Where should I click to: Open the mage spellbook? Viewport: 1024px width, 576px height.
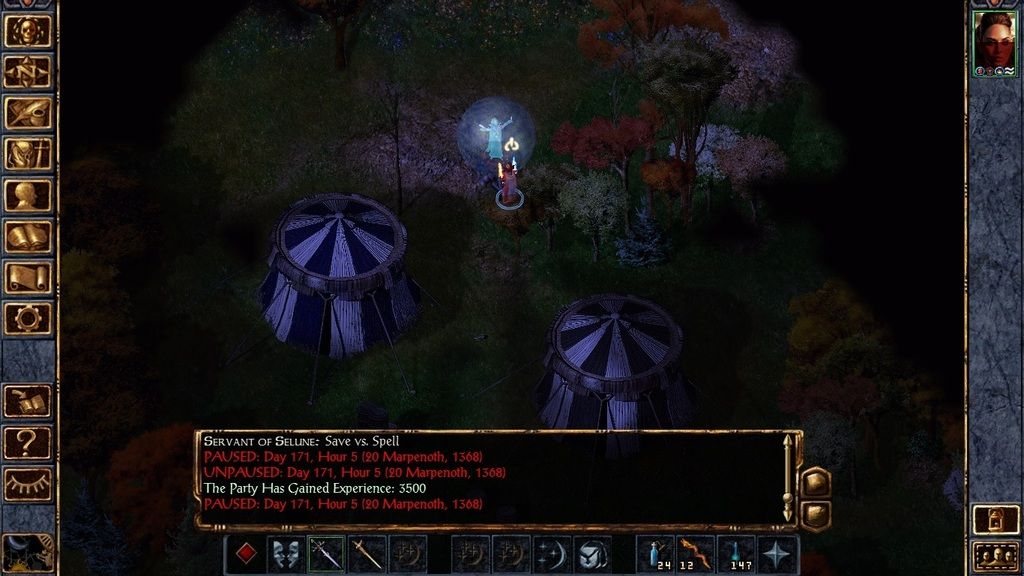tap(28, 236)
